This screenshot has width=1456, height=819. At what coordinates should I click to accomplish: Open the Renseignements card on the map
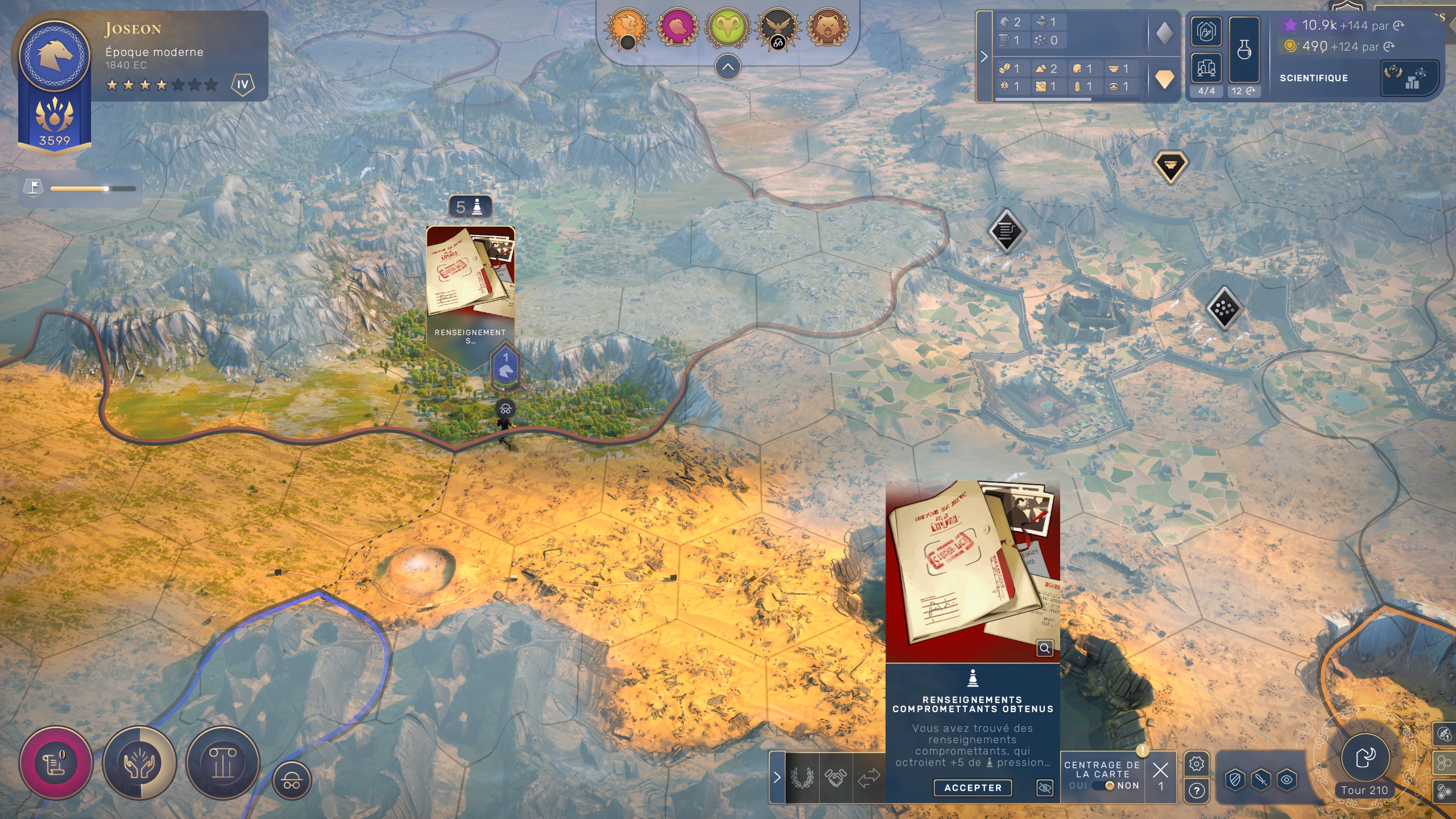[x=470, y=284]
